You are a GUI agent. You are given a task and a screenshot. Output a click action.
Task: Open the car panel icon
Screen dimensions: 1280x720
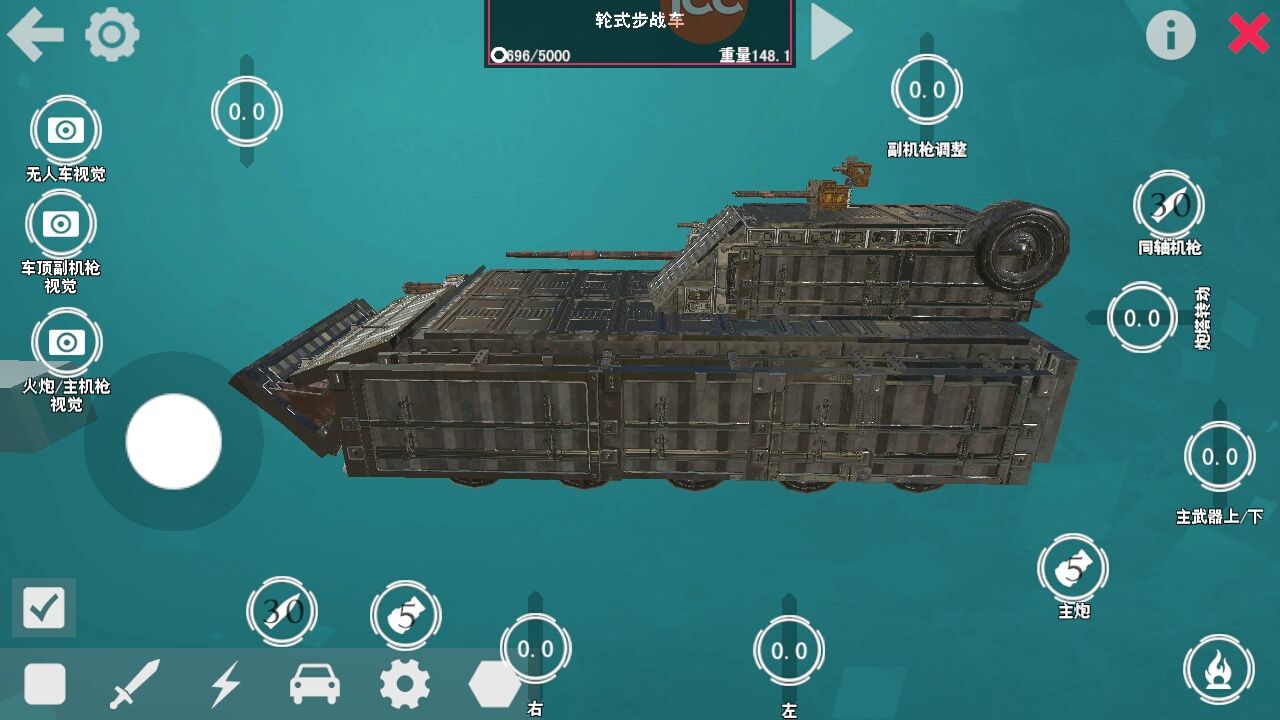click(x=314, y=685)
